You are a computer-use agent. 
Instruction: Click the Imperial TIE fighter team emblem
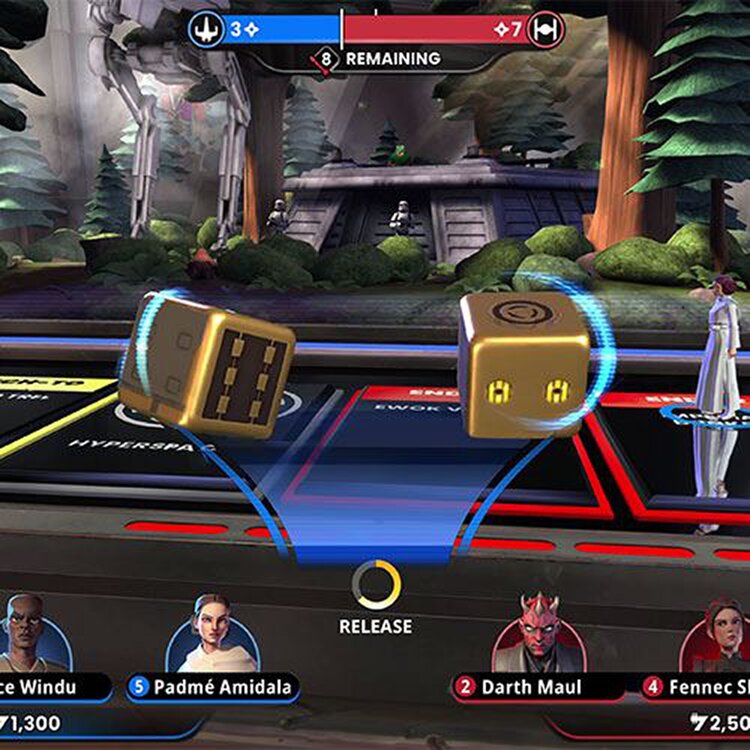pos(545,29)
